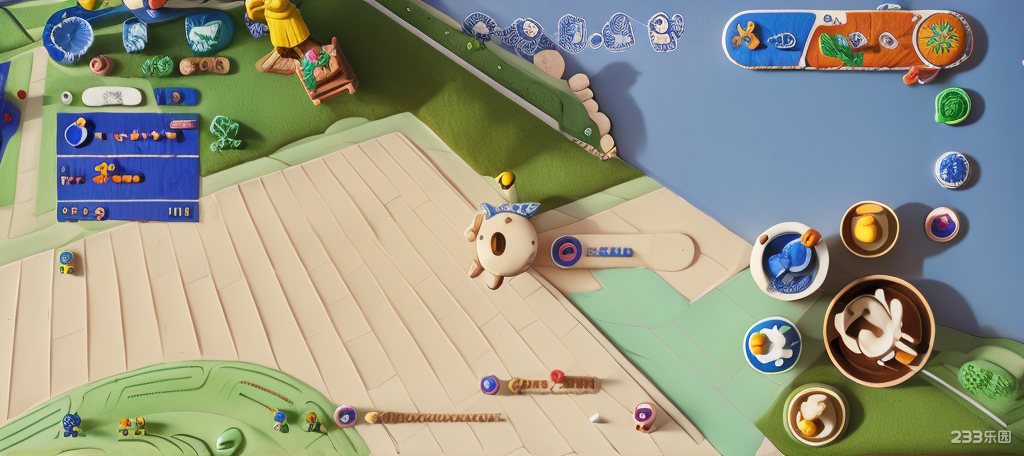The image size is (1024, 456).
Task: Click the white pill button above the blue panel
Action: point(111,96)
